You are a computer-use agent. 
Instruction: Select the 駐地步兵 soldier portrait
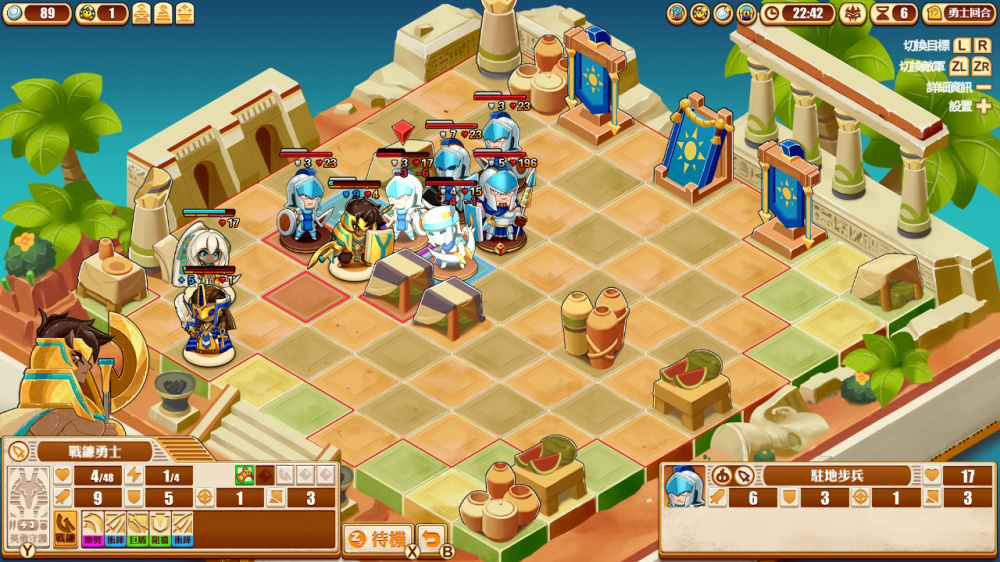click(x=685, y=486)
